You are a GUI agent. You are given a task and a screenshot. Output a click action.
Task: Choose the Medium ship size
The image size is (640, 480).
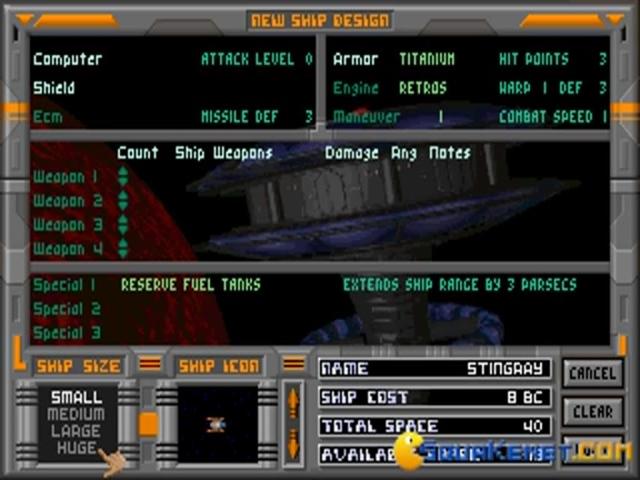77,415
